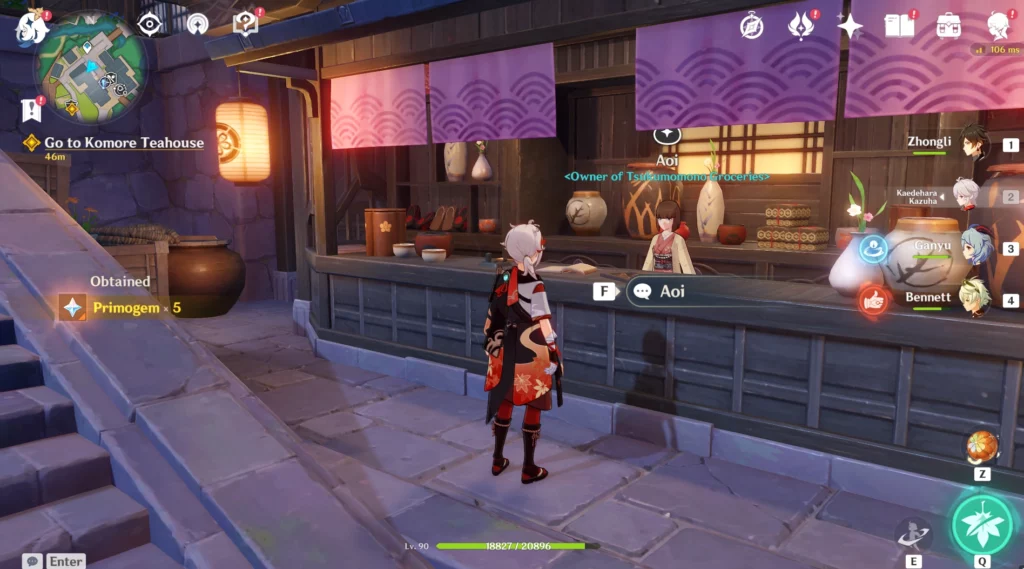Open the character profile head icon
The width and height of the screenshot is (1024, 569).
point(997,26)
